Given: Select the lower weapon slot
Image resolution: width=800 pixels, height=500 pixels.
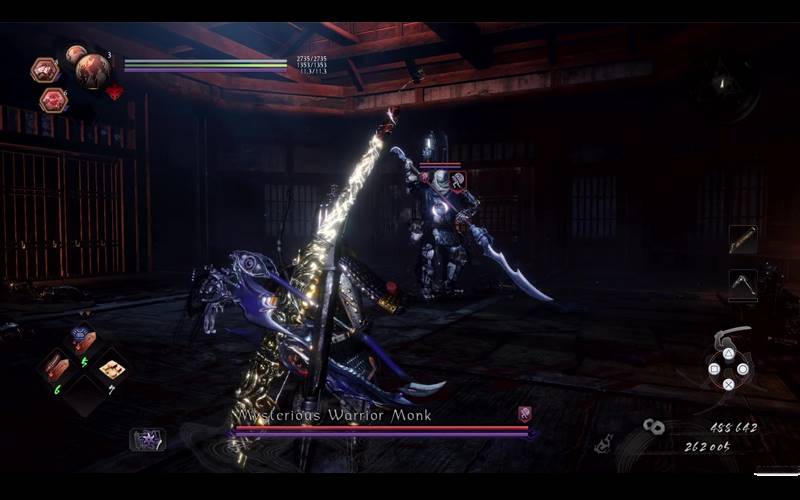Looking at the screenshot, I should pyautogui.click(x=743, y=283).
